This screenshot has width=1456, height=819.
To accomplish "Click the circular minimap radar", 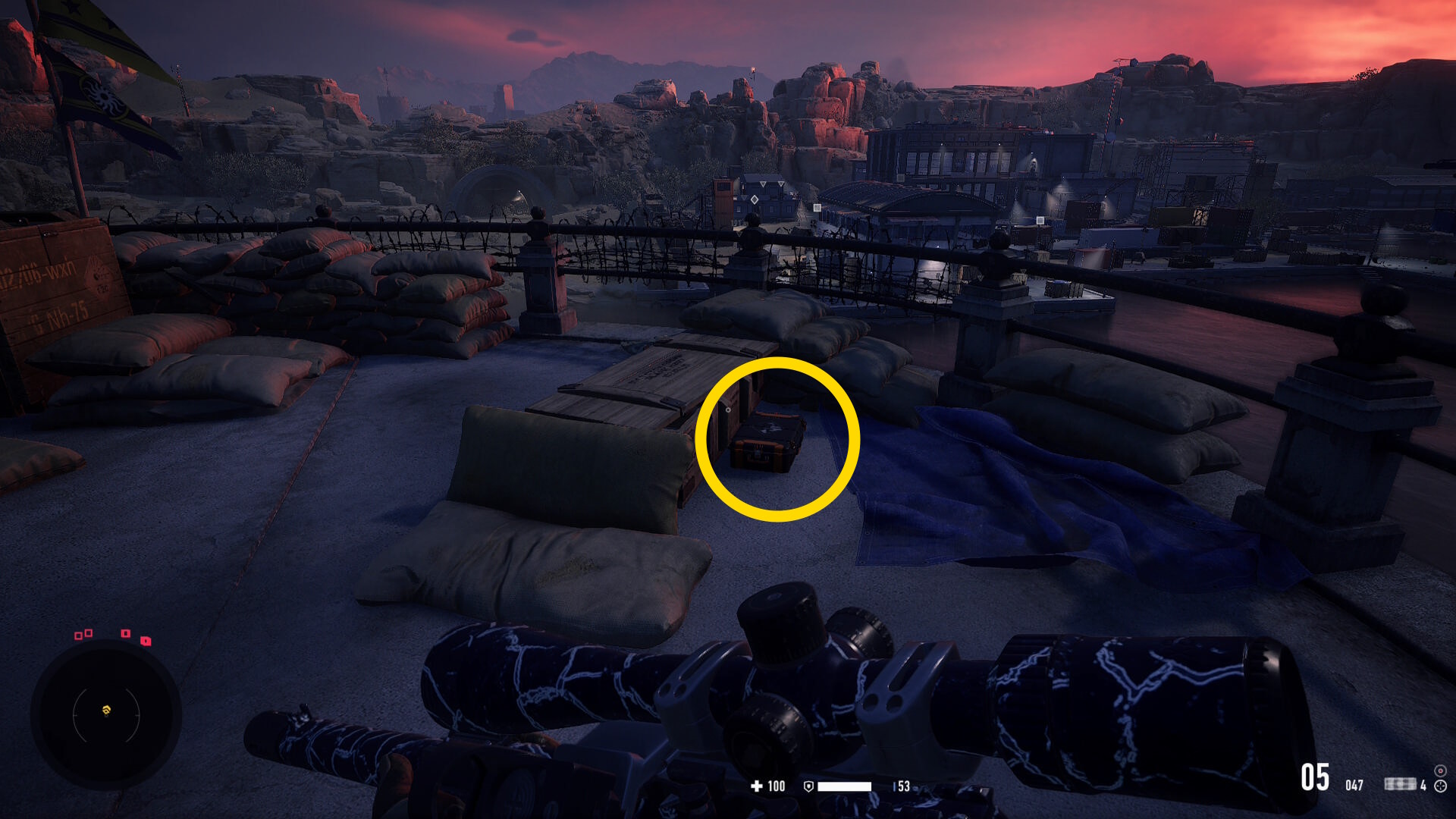I will click(x=106, y=714).
